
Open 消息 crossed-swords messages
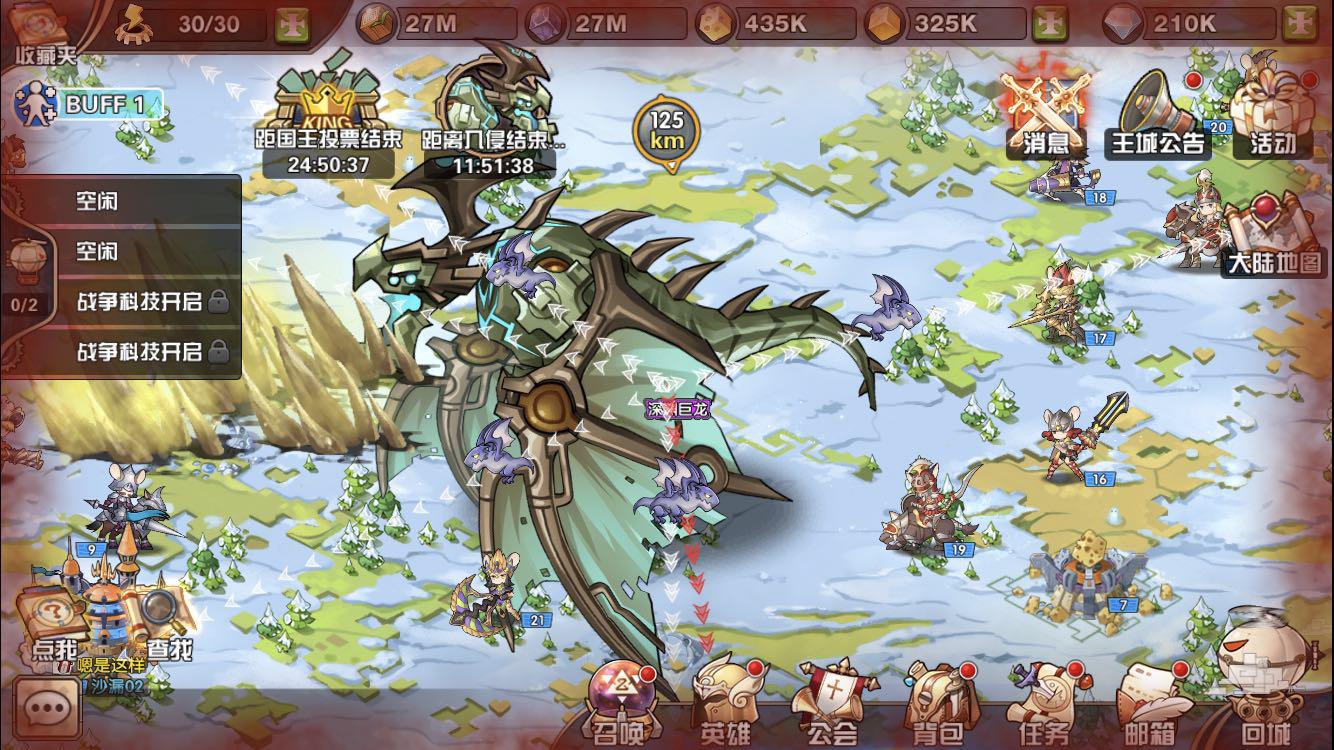pos(1046,115)
